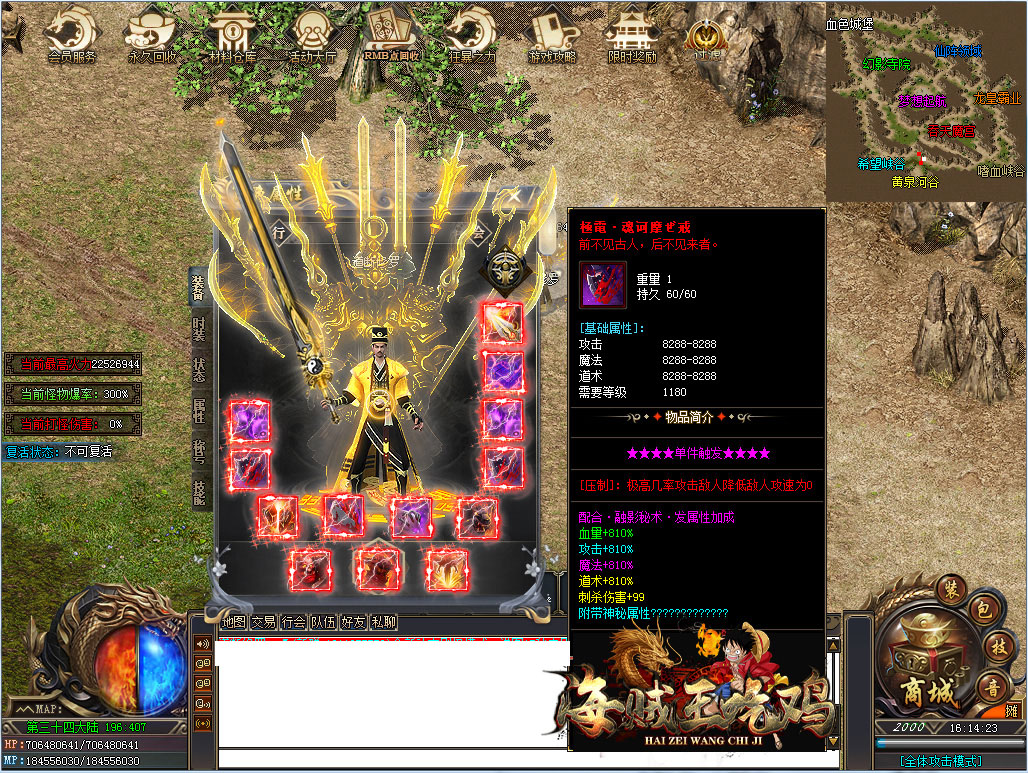This screenshot has height=773, width=1028.
Task: Open the 会员服务 member services menu
Action: [x=71, y=36]
